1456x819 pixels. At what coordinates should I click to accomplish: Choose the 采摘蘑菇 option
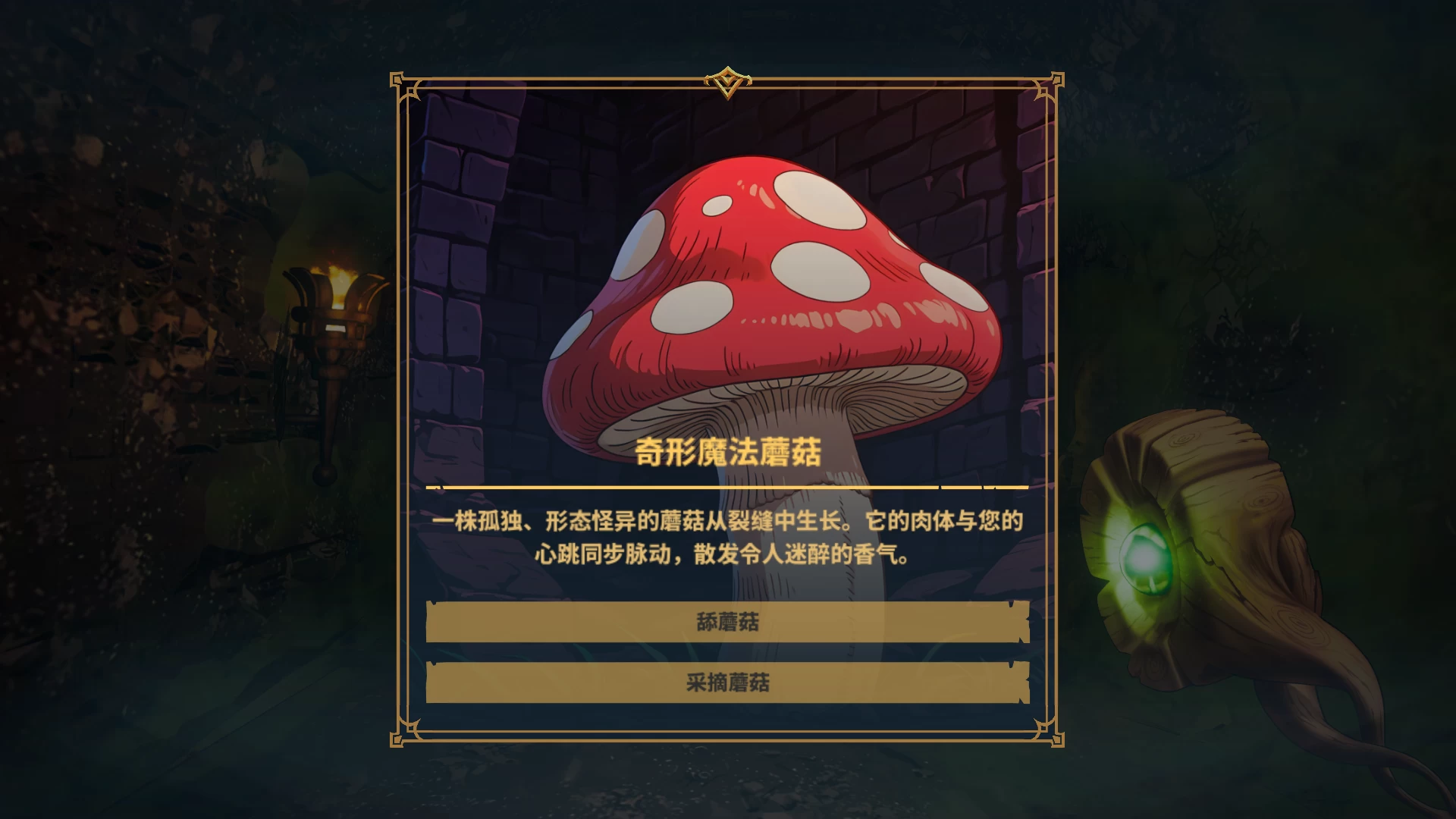click(x=728, y=683)
